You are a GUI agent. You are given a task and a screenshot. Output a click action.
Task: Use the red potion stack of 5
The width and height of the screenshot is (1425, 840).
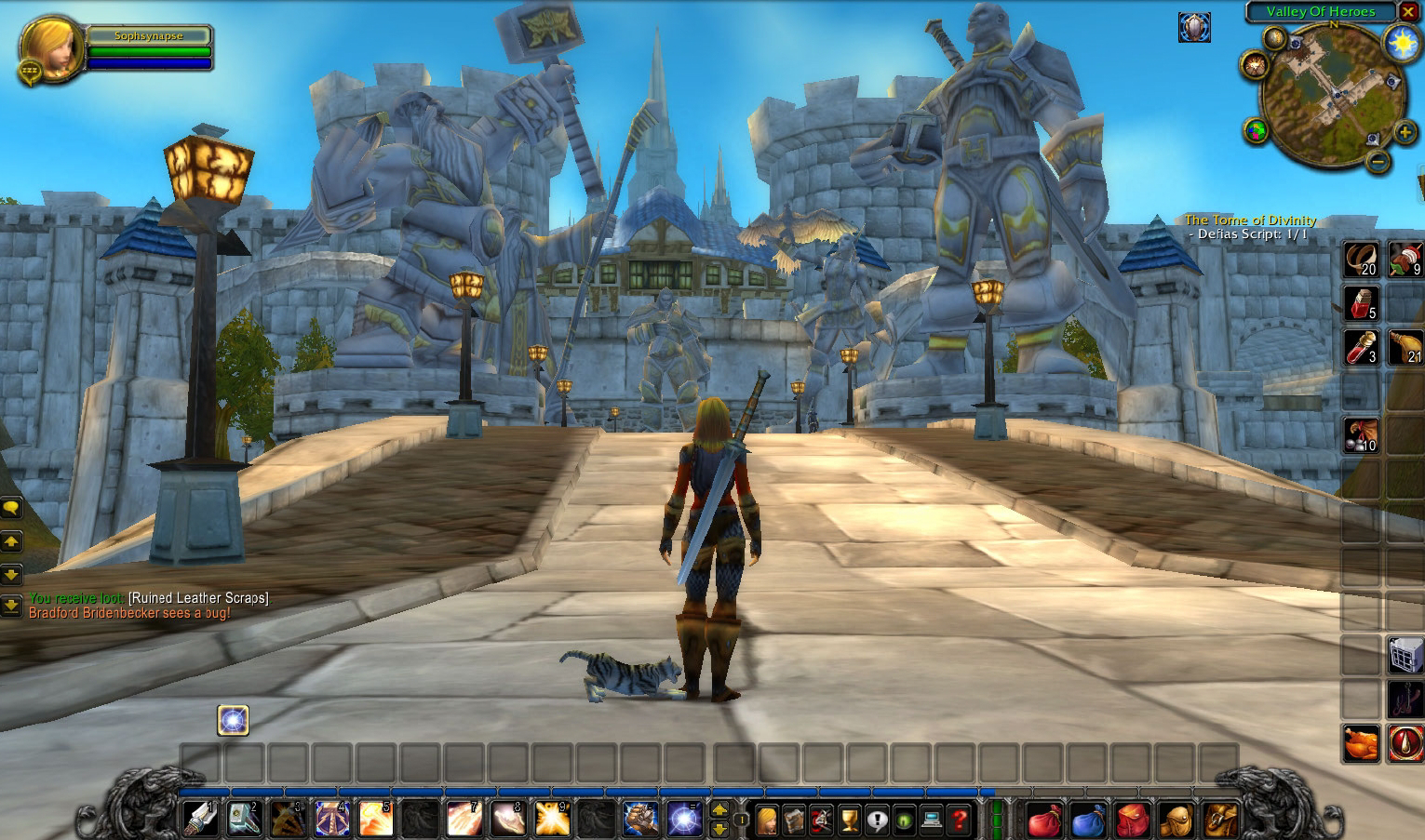1361,302
